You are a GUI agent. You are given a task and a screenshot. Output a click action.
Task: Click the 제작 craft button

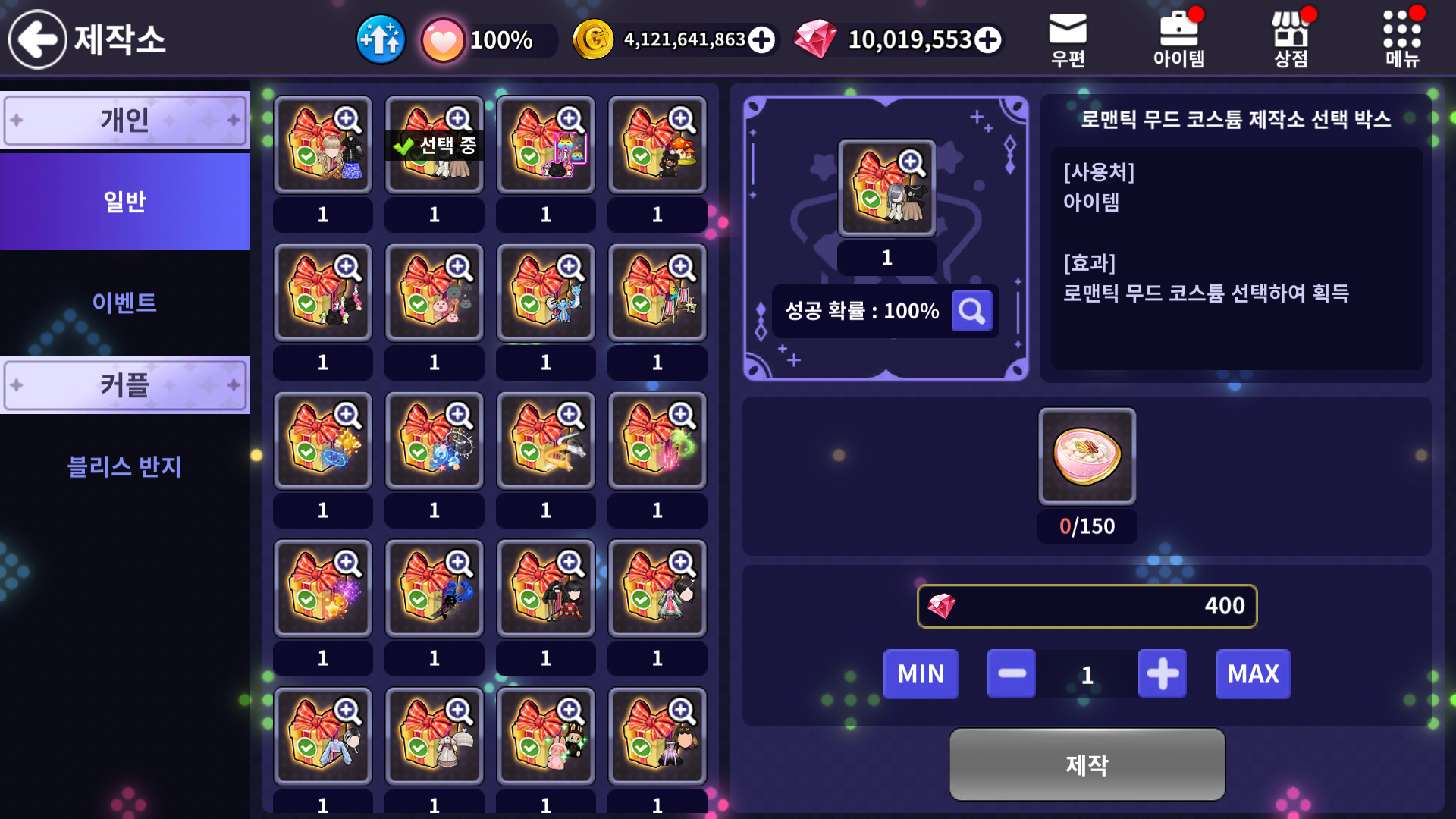click(1087, 764)
